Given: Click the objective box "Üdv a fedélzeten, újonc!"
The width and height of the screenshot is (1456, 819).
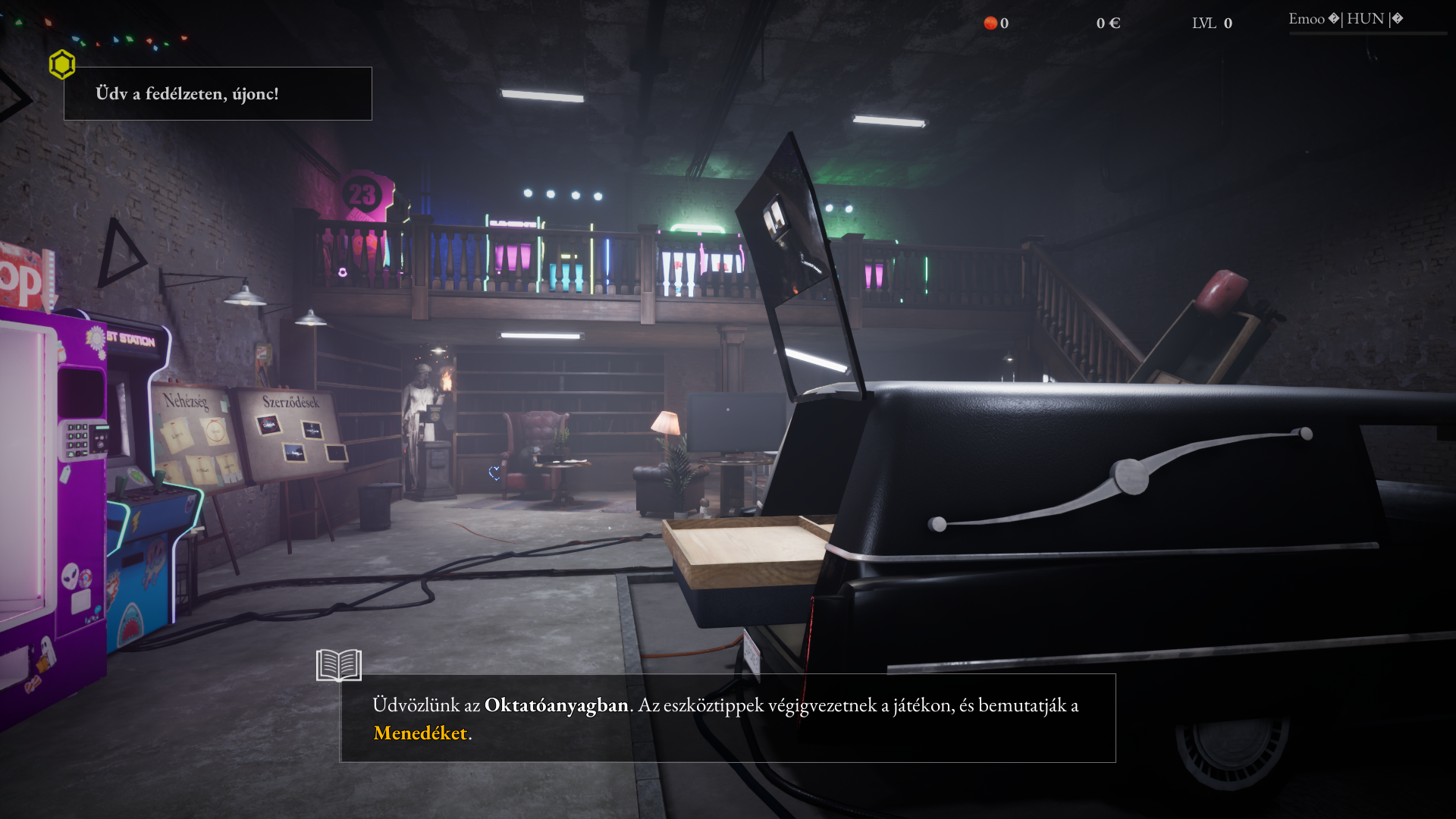Looking at the screenshot, I should tap(218, 93).
